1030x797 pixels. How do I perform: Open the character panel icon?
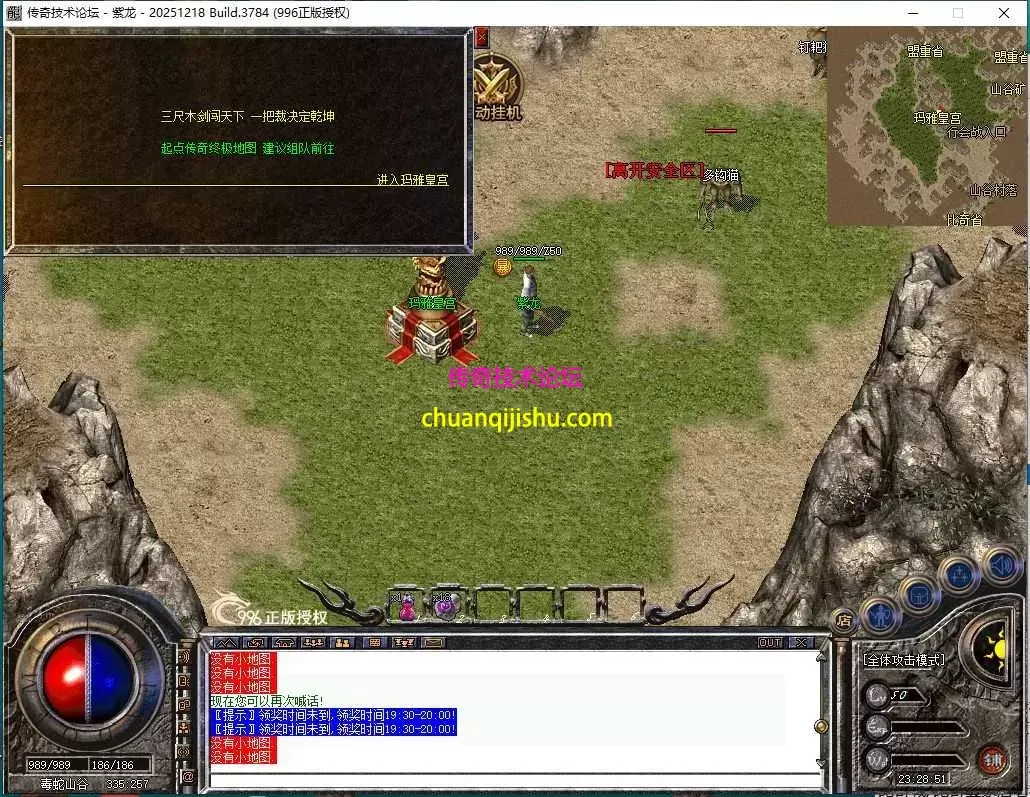click(880, 613)
